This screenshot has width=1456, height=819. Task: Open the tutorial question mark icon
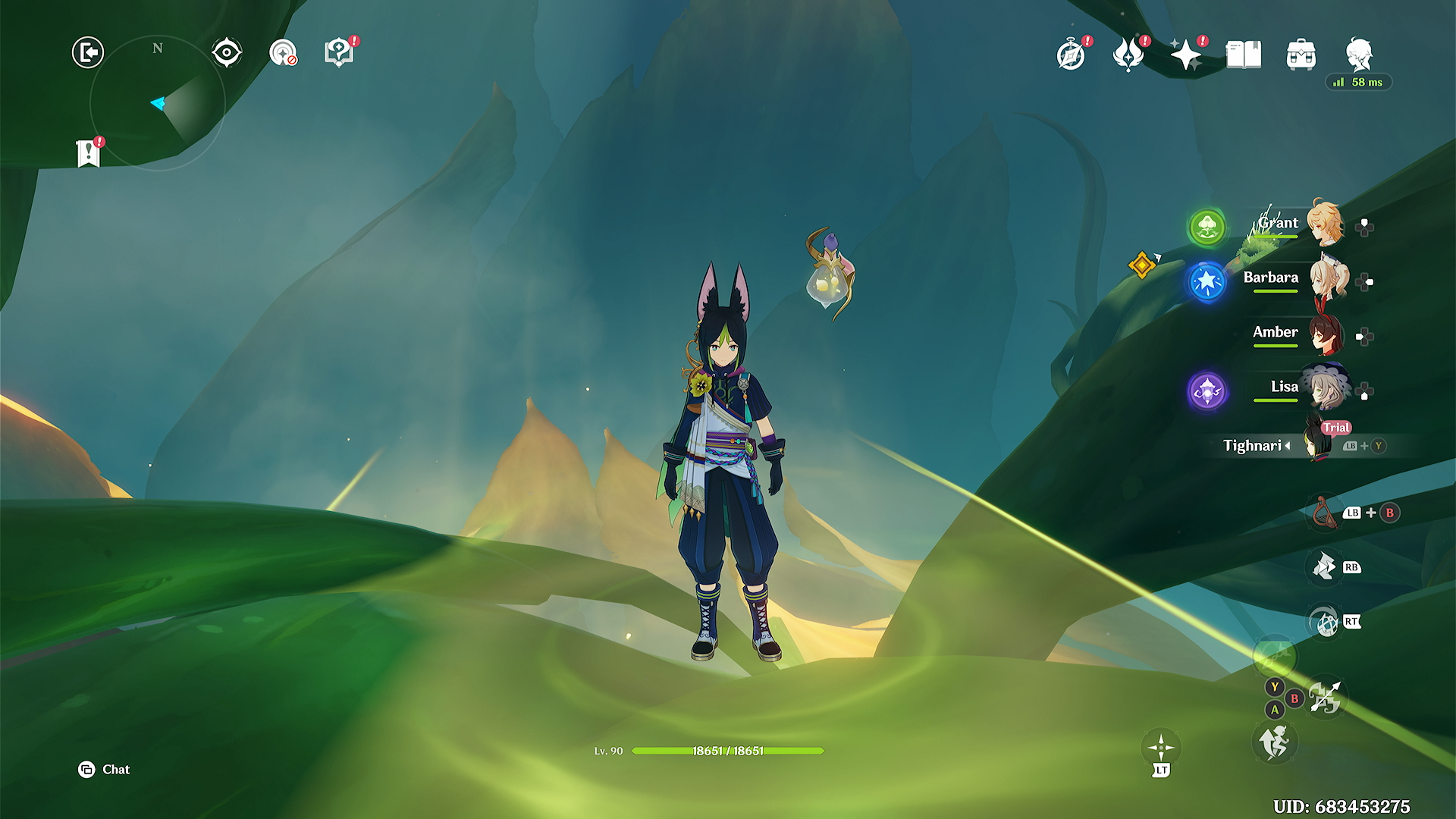[x=339, y=53]
